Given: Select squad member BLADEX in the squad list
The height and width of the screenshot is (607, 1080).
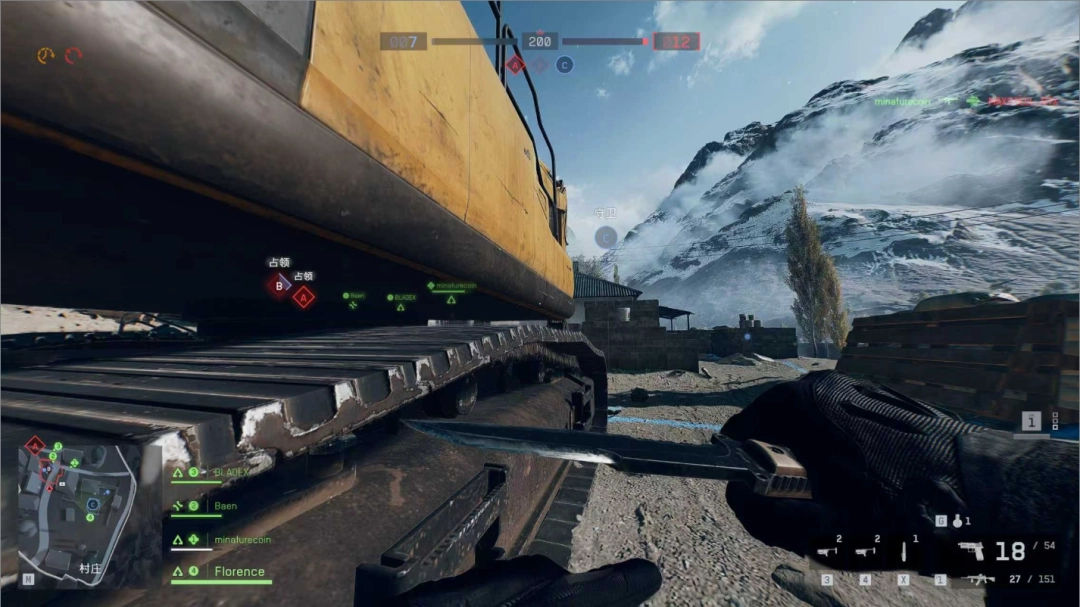Looking at the screenshot, I should 228,471.
